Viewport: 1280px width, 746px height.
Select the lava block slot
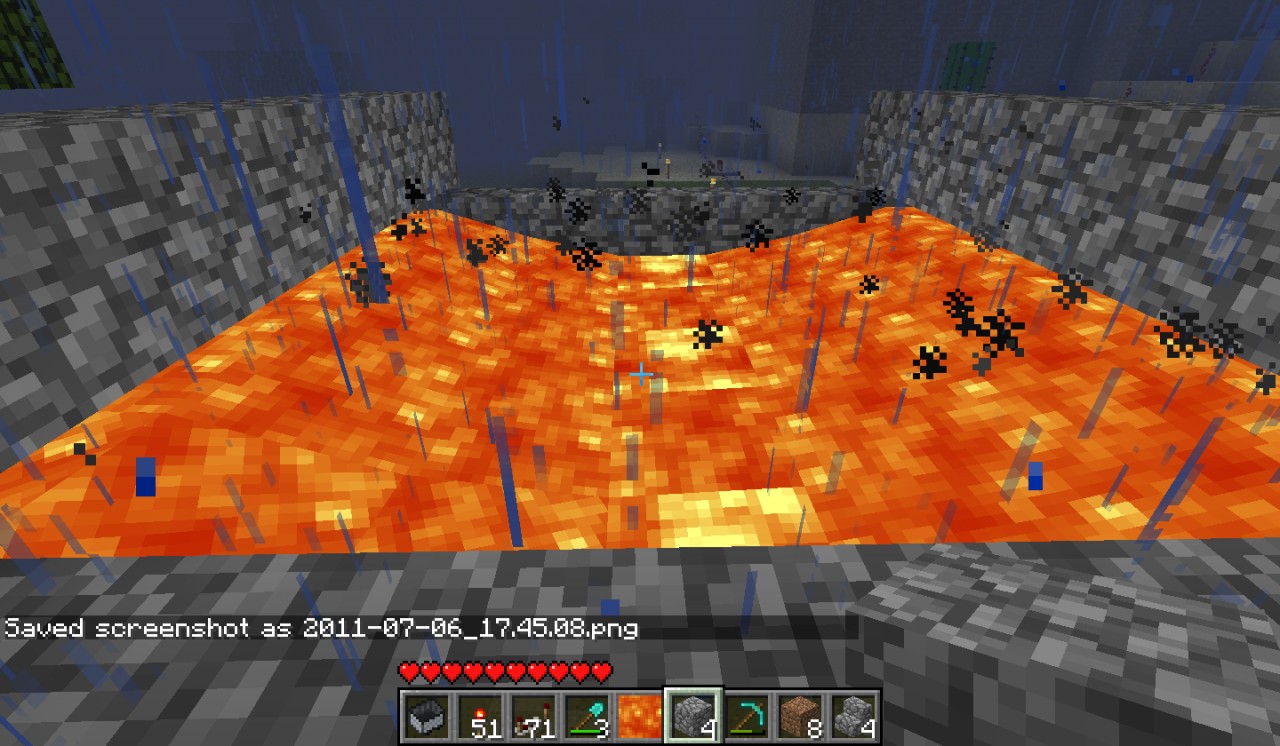click(639, 716)
